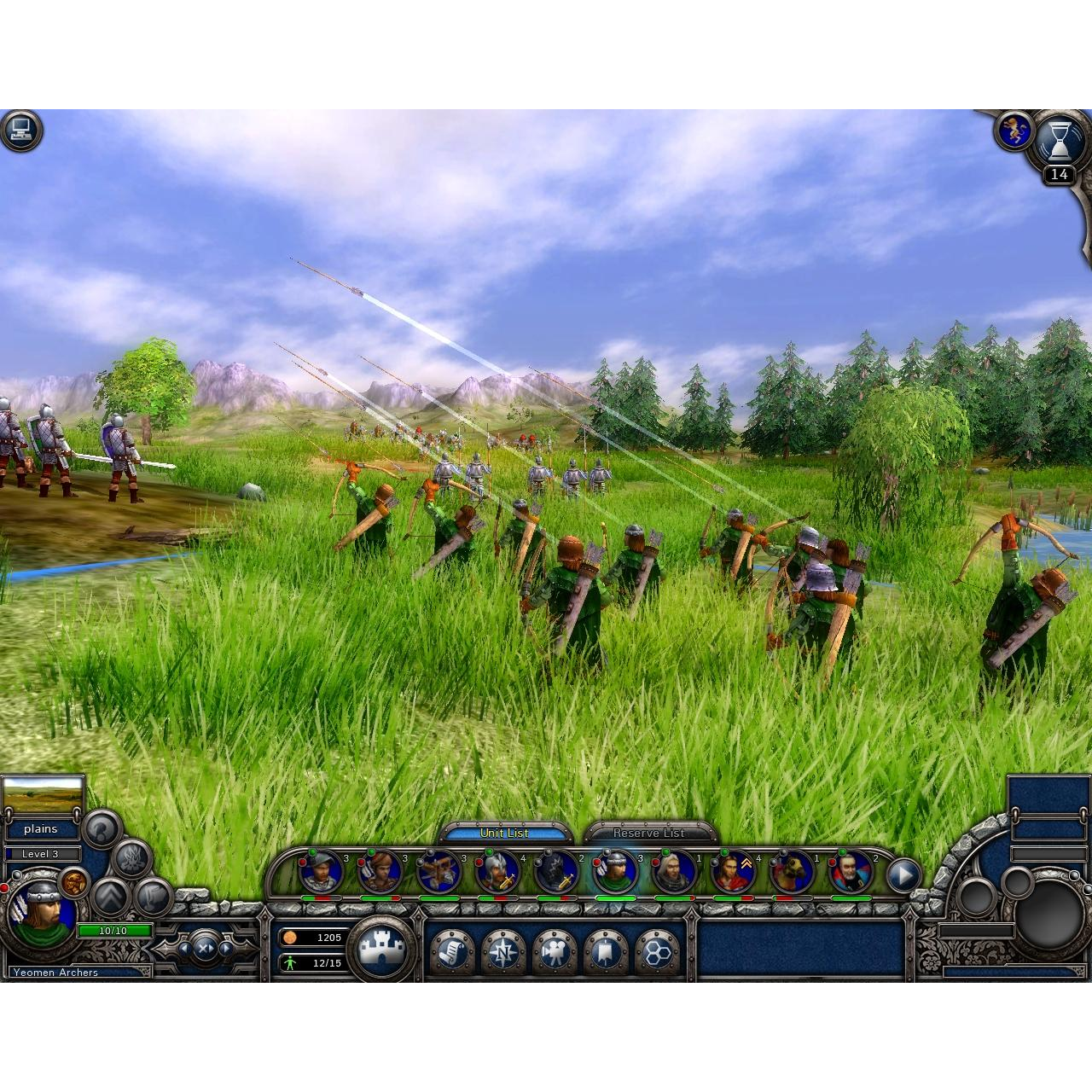The width and height of the screenshot is (1092, 1092).
Task: Select next unit with right arrow
Action: coord(226,948)
